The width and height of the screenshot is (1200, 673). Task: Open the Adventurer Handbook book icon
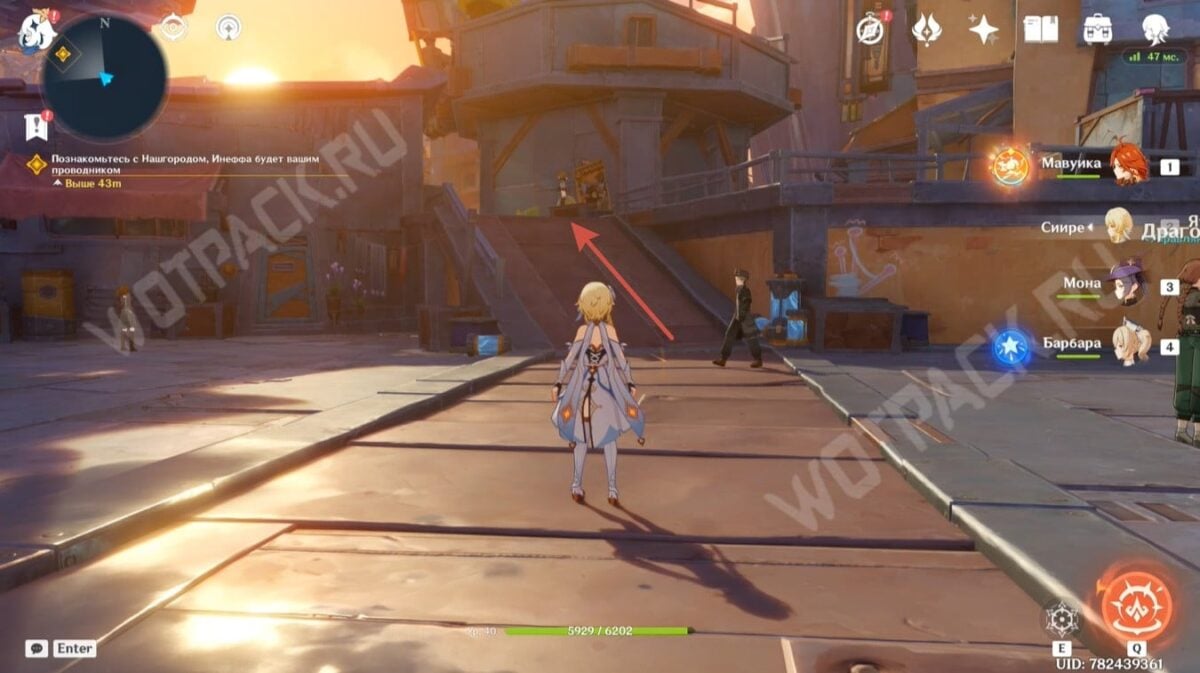pyautogui.click(x=1040, y=29)
